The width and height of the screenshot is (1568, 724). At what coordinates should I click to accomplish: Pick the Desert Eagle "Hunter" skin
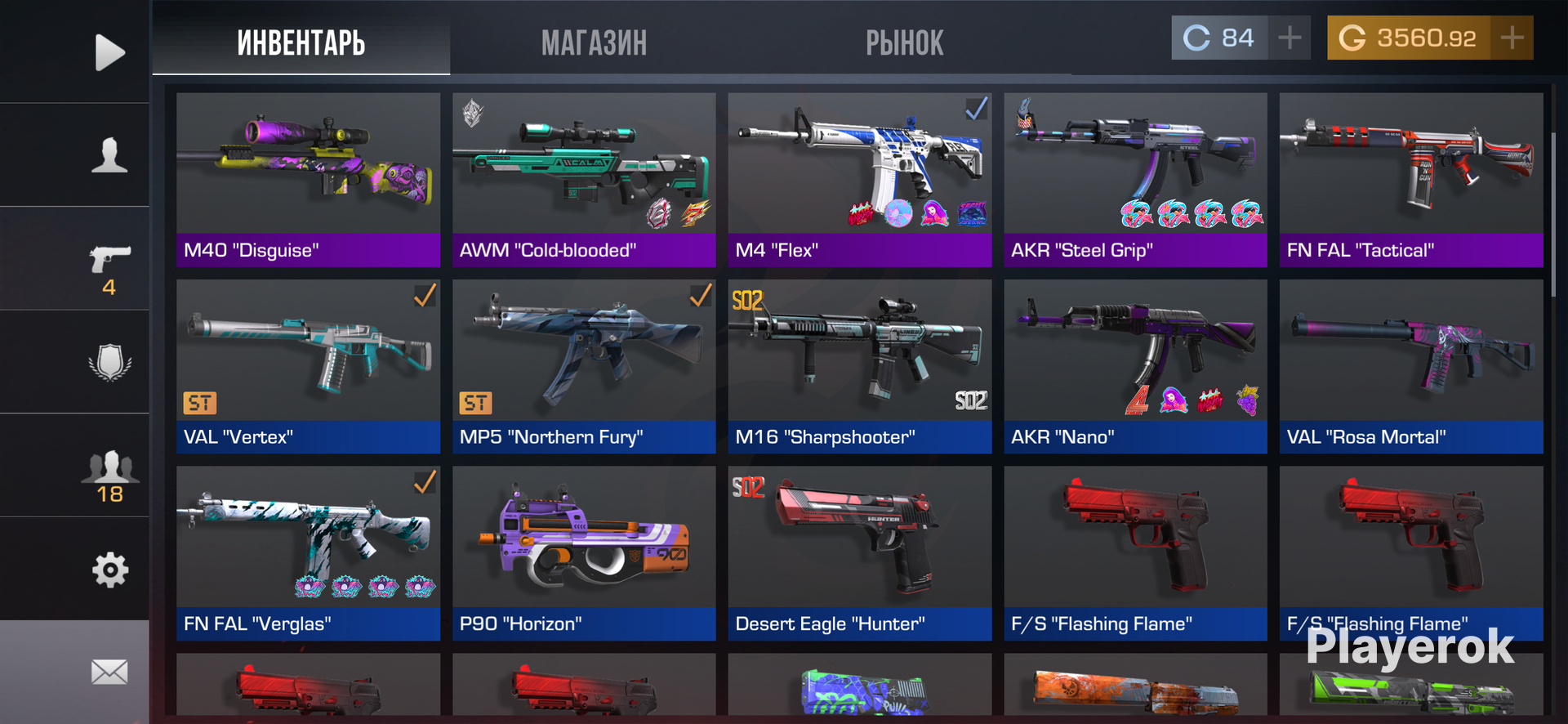(859, 553)
